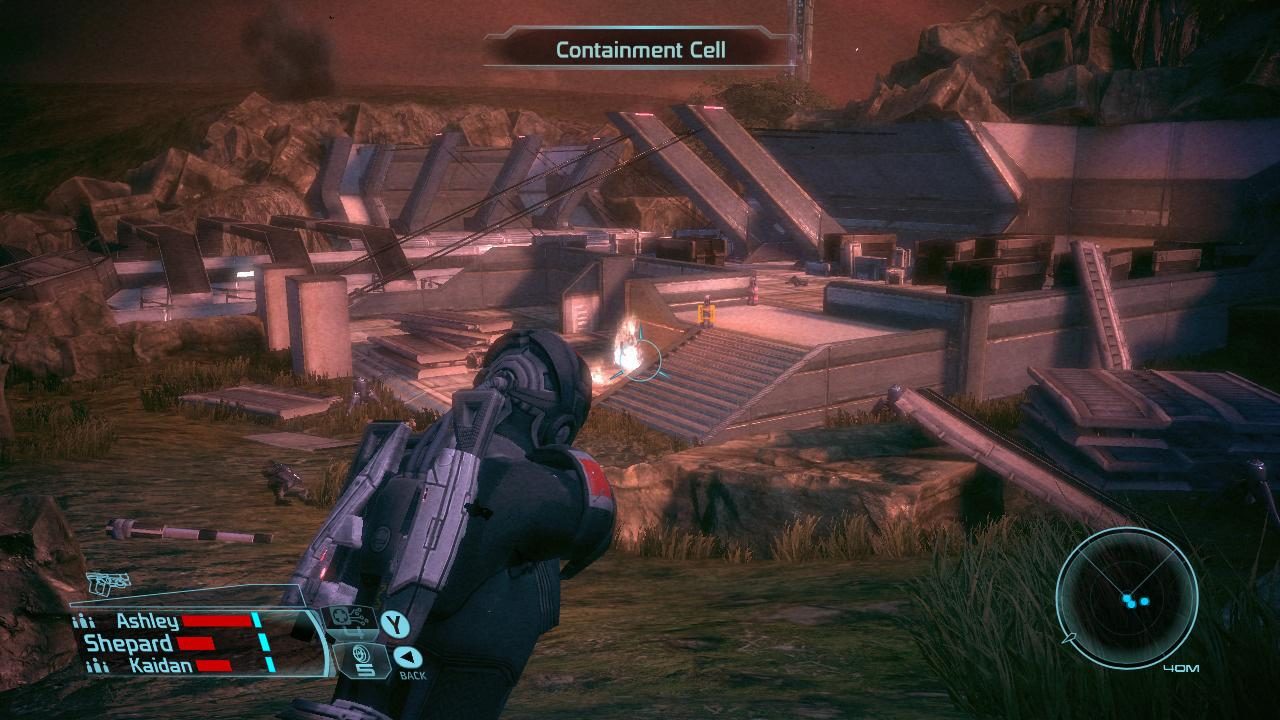The image size is (1280, 720).
Task: Click Ashley's red health bar
Action: 217,620
